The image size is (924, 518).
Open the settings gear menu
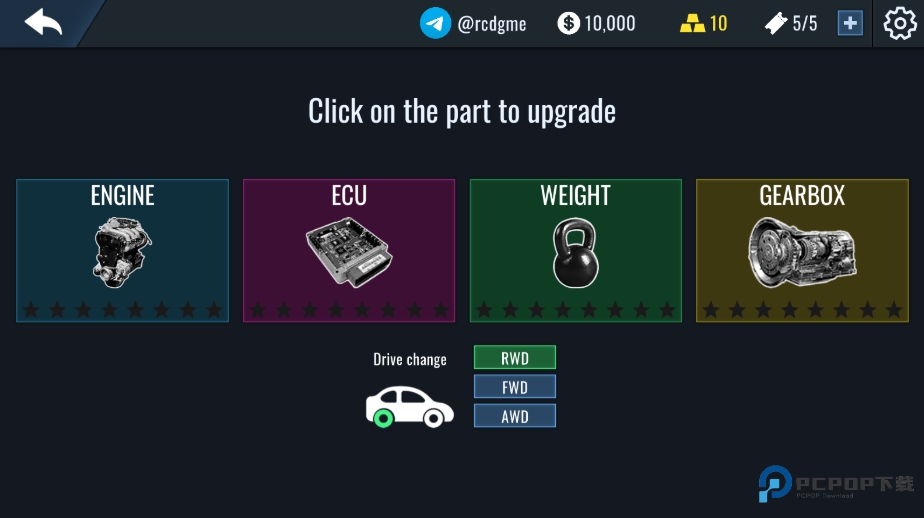click(899, 23)
